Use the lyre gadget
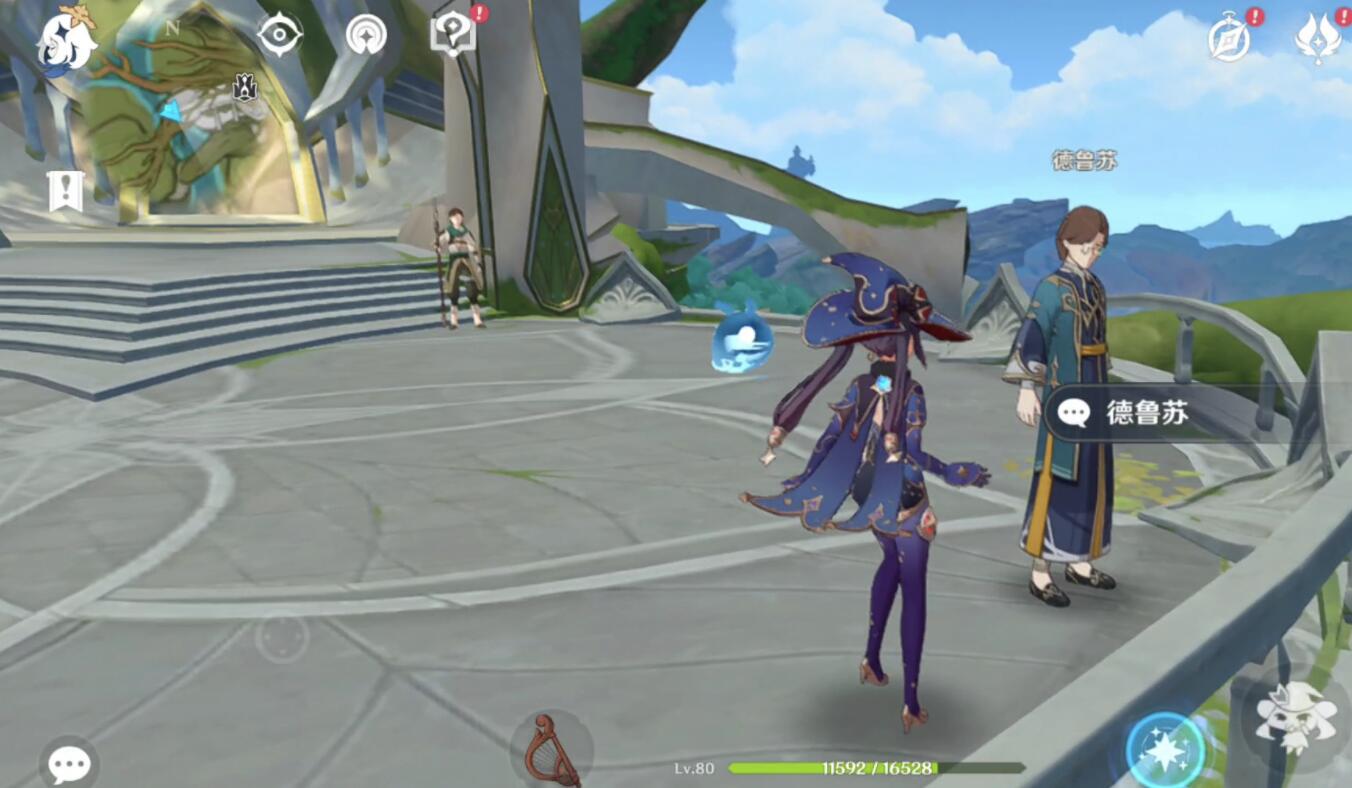 pos(551,750)
